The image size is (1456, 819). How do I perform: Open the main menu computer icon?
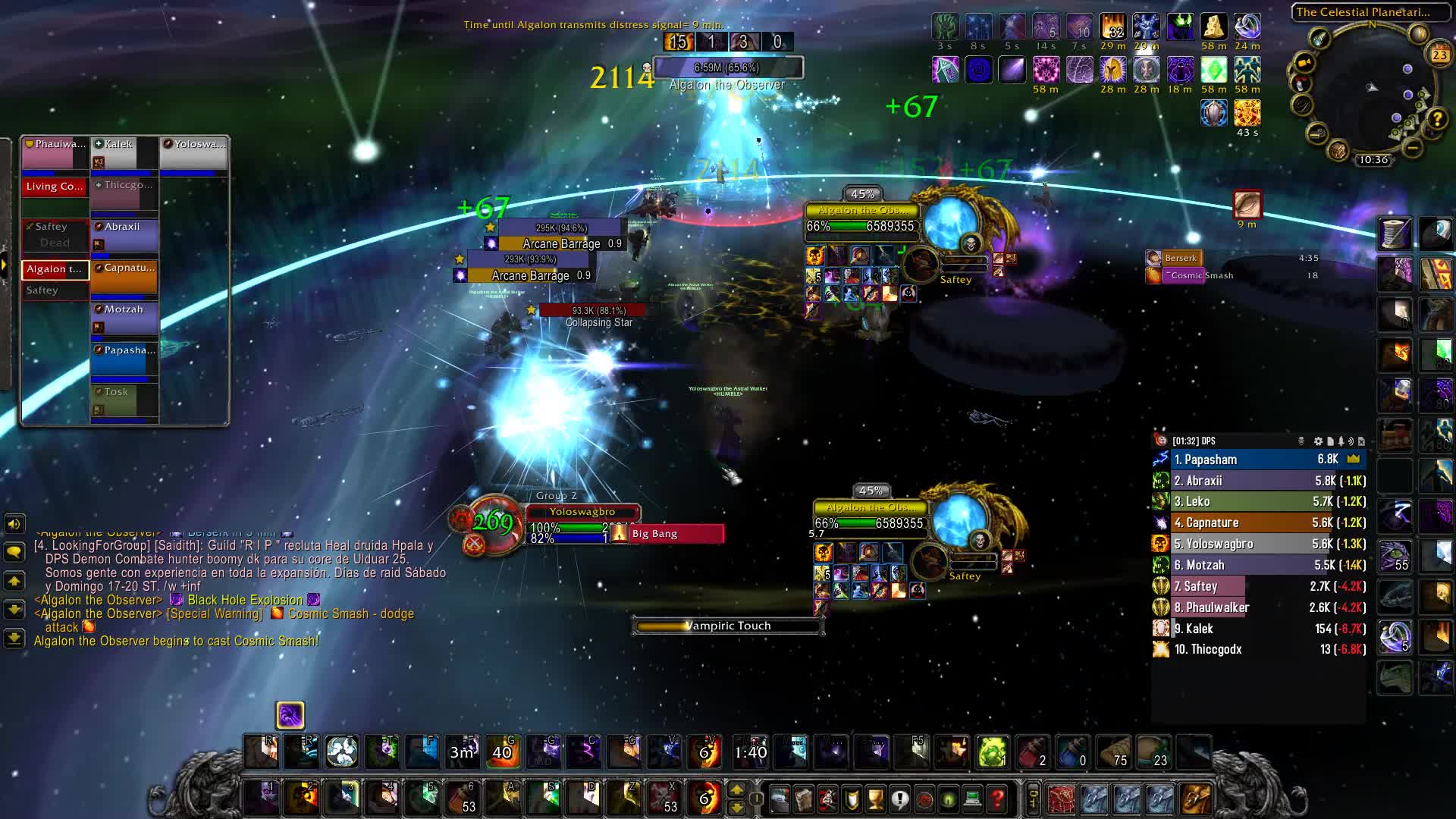coord(973,799)
